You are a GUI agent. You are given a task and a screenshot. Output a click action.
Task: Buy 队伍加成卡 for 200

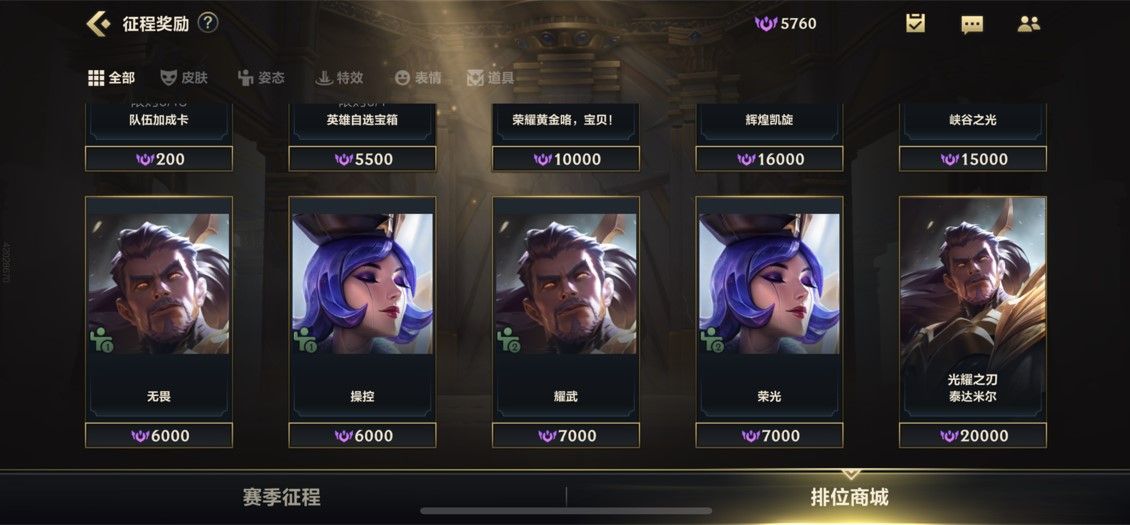pyautogui.click(x=159, y=159)
